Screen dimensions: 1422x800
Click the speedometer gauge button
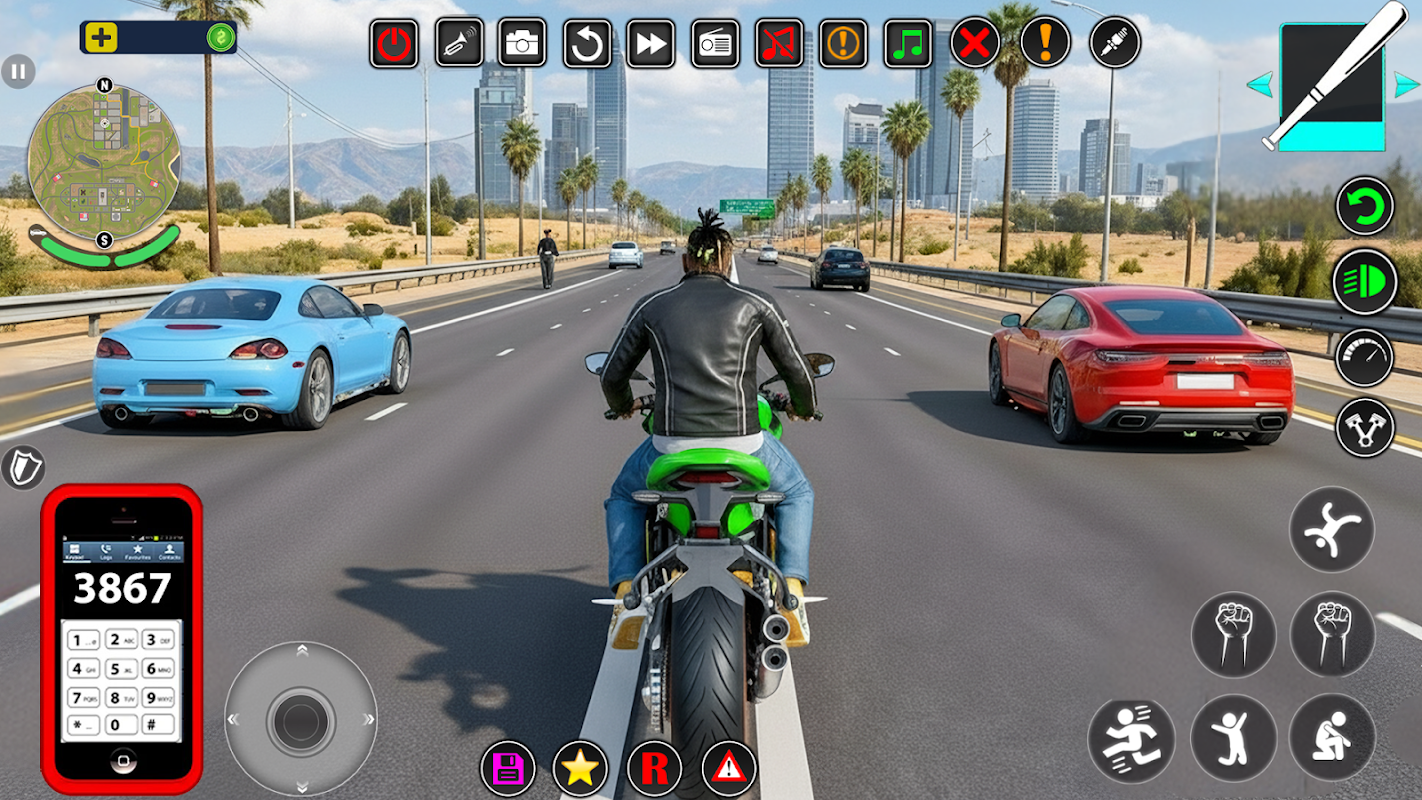tap(1365, 357)
